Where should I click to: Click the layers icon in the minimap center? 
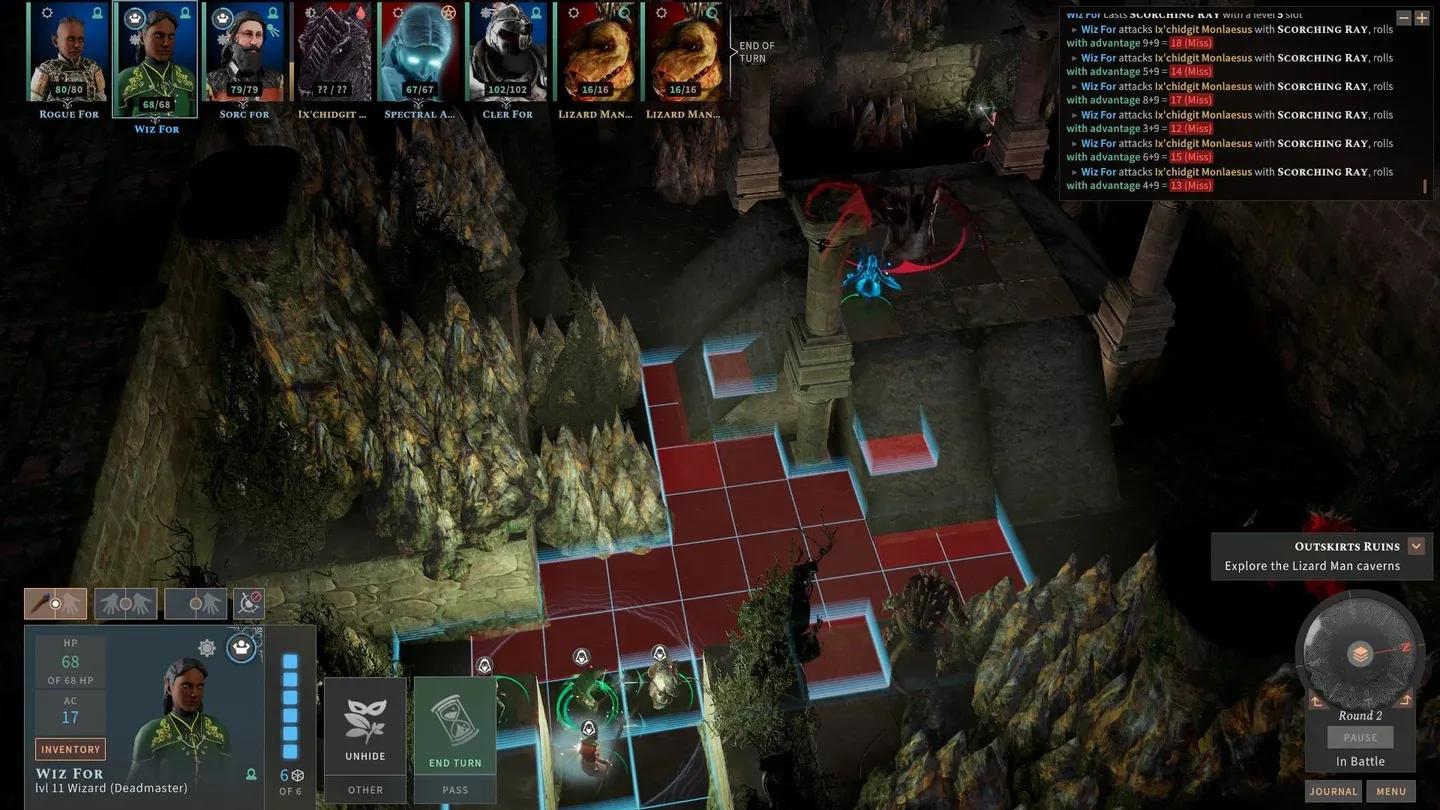1358,652
